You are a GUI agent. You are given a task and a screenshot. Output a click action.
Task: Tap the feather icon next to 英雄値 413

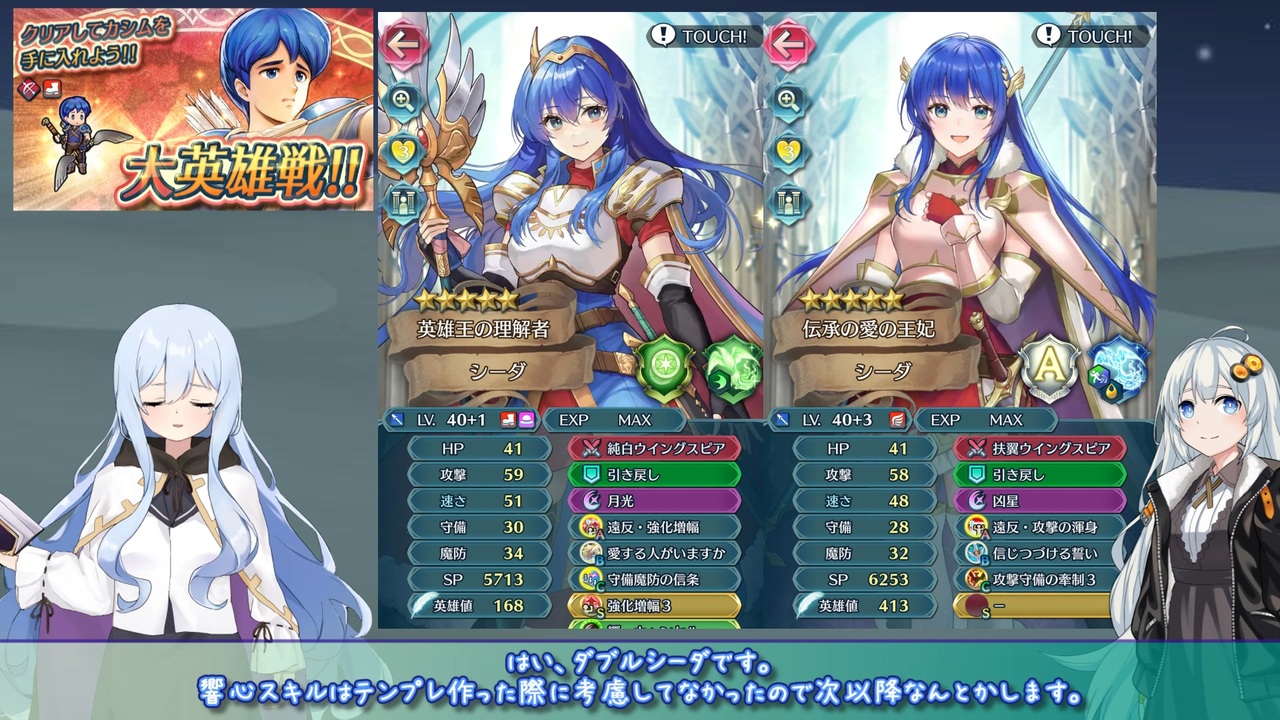tap(811, 605)
